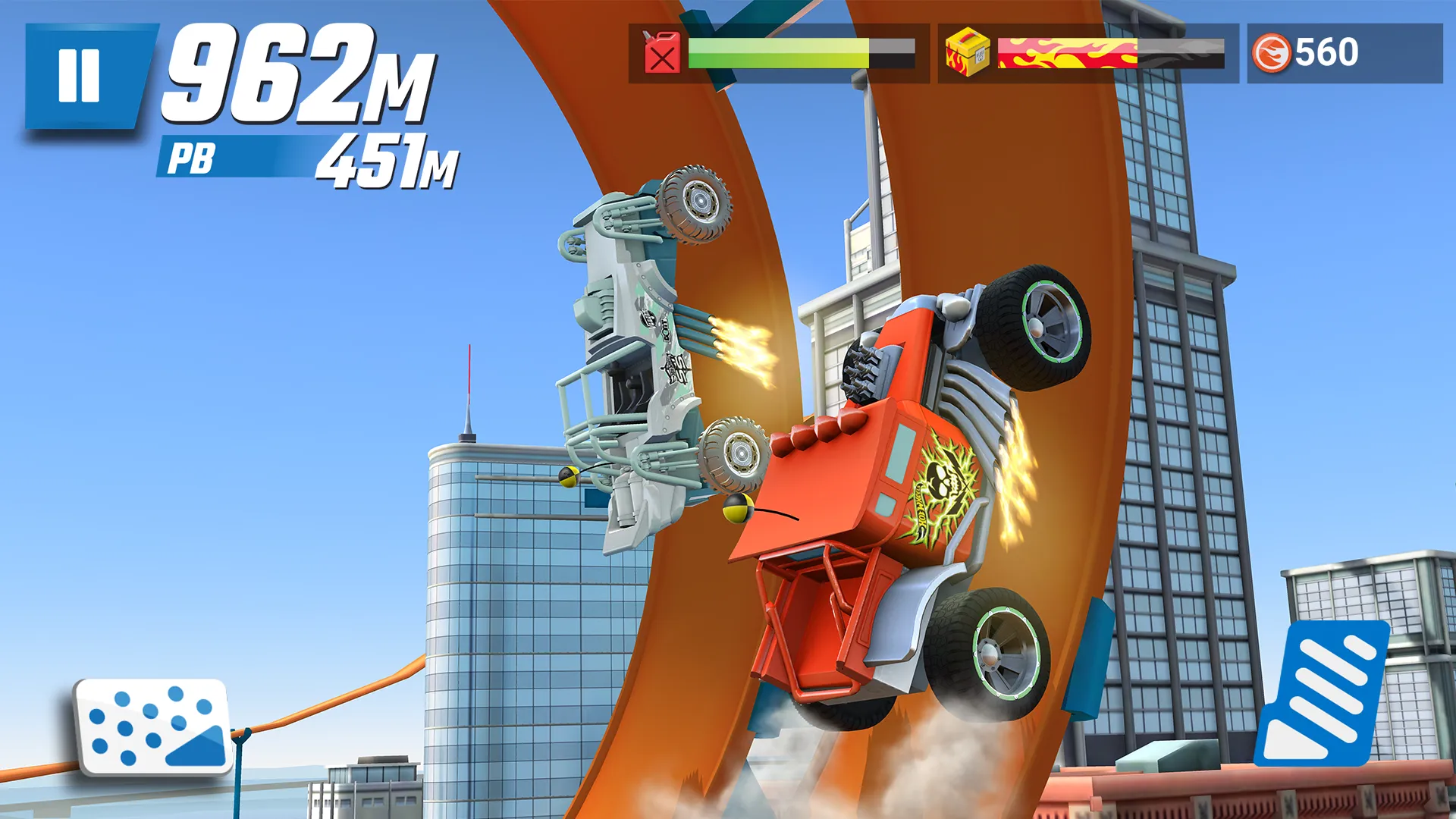Select the 560 coin counter
Image resolution: width=1456 pixels, height=819 pixels.
click(1323, 52)
